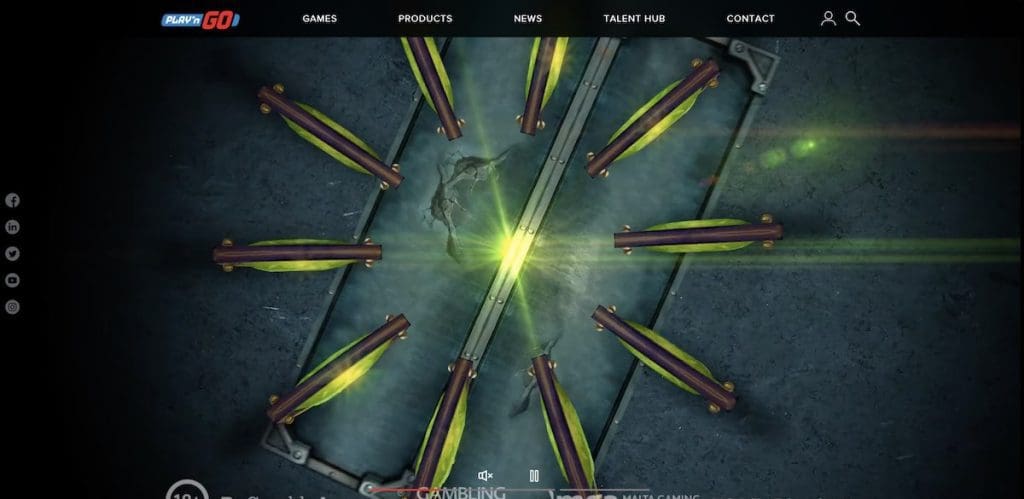Open the user account icon
This screenshot has width=1024, height=499.
tap(828, 18)
